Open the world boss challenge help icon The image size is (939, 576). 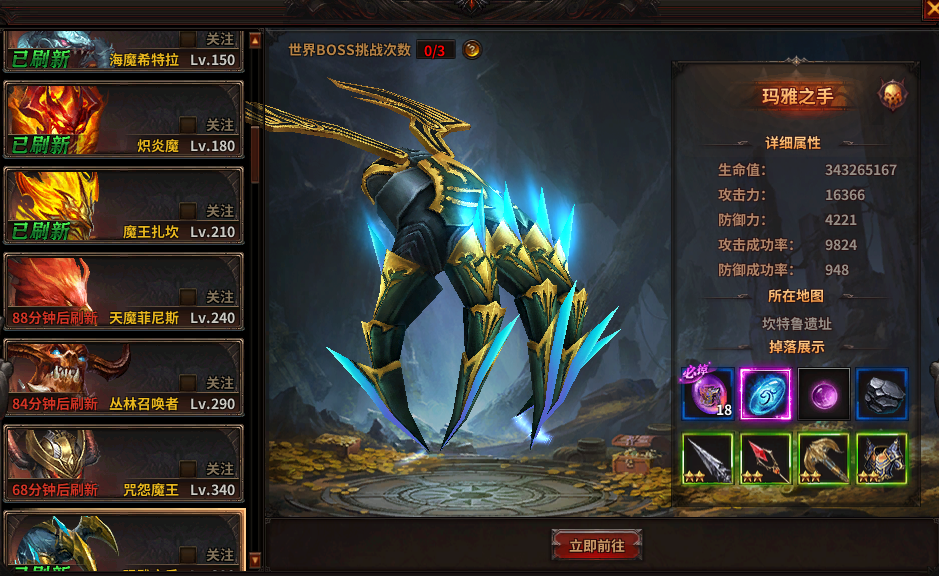coord(472,49)
